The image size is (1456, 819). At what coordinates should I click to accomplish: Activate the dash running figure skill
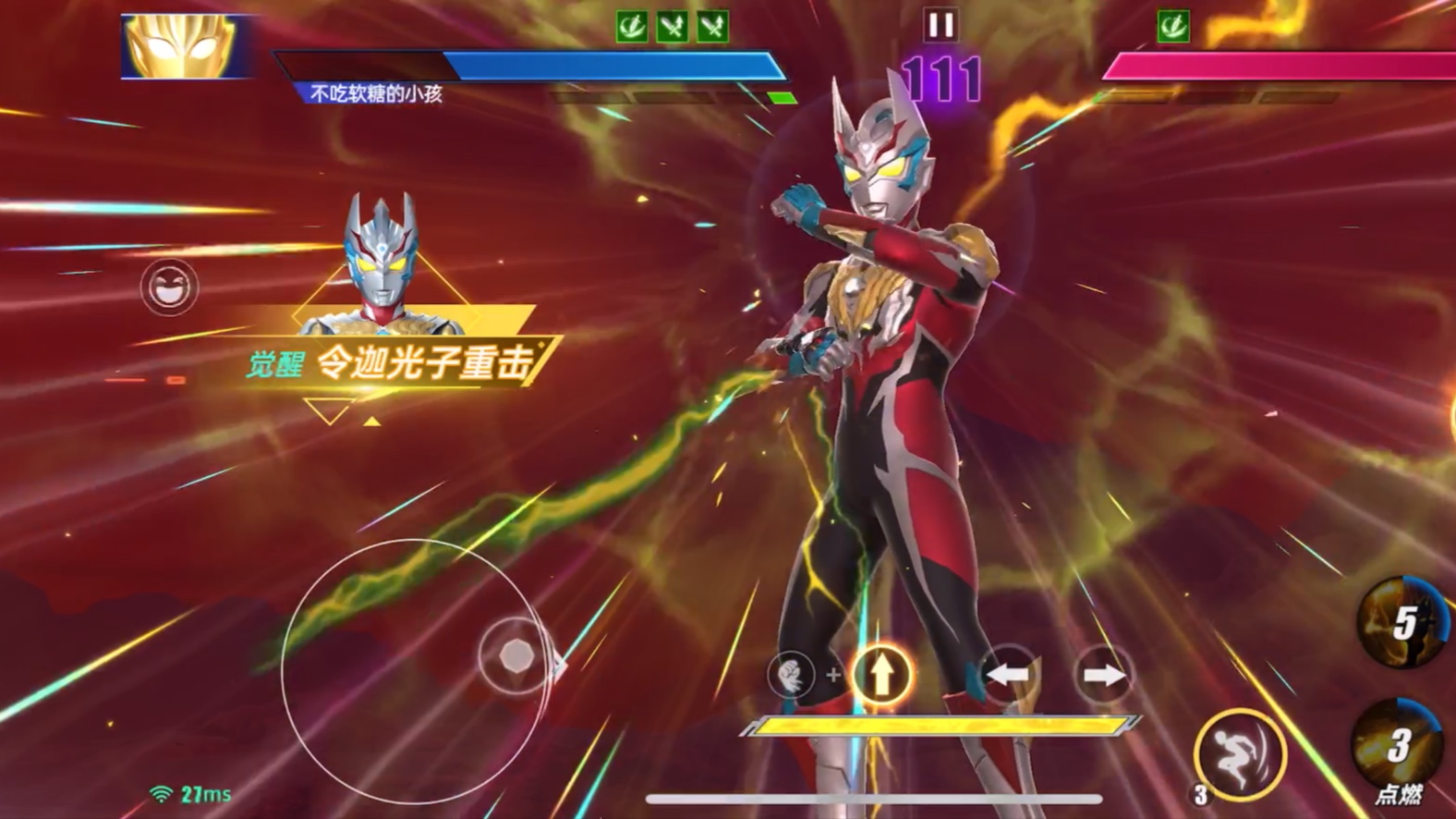(1240, 755)
